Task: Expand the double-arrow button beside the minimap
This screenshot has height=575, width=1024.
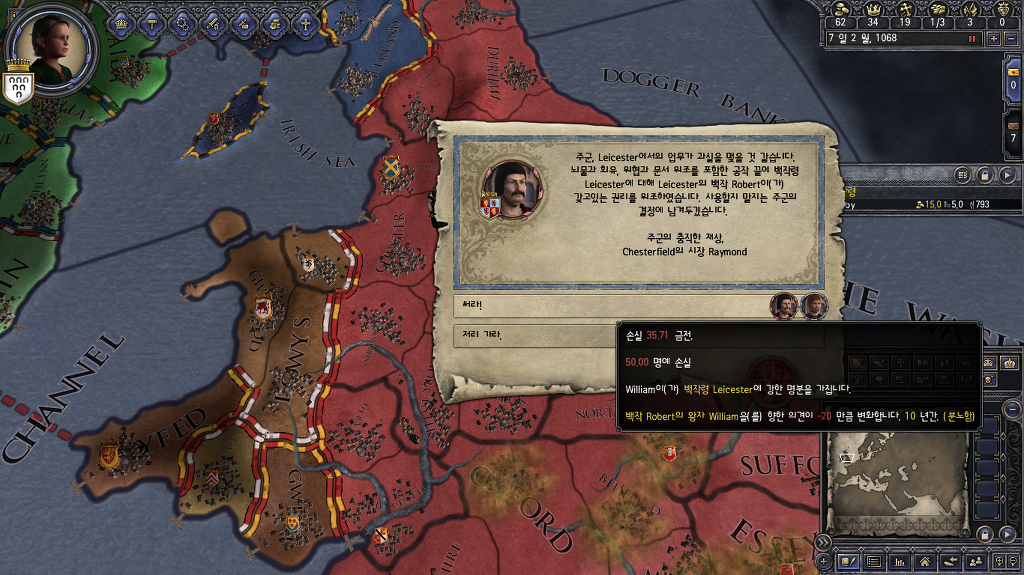Action: 824,542
